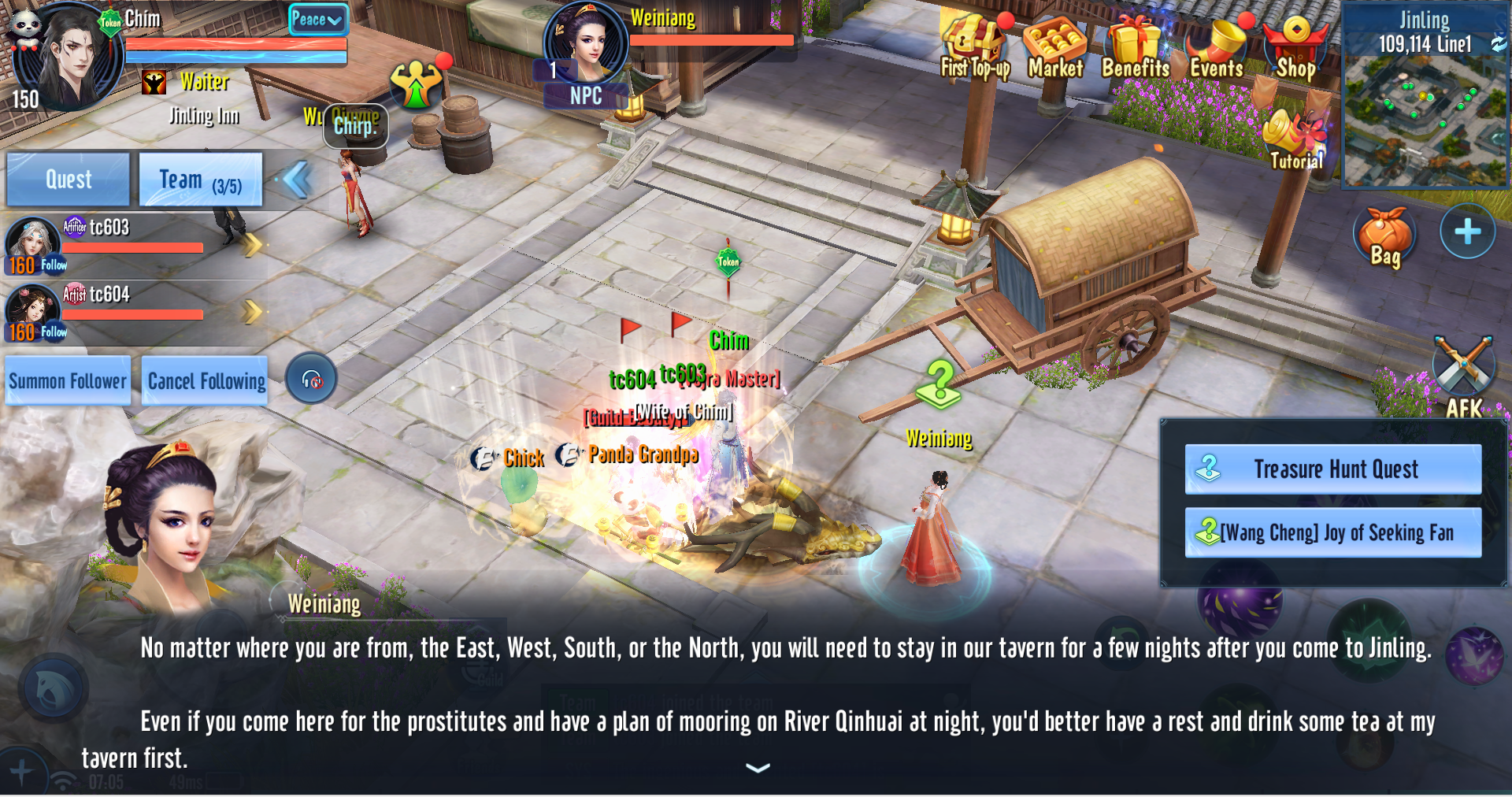Choose the Wang Cheng Joy of Seeking Fan quest
The image size is (1512, 797).
[1332, 533]
